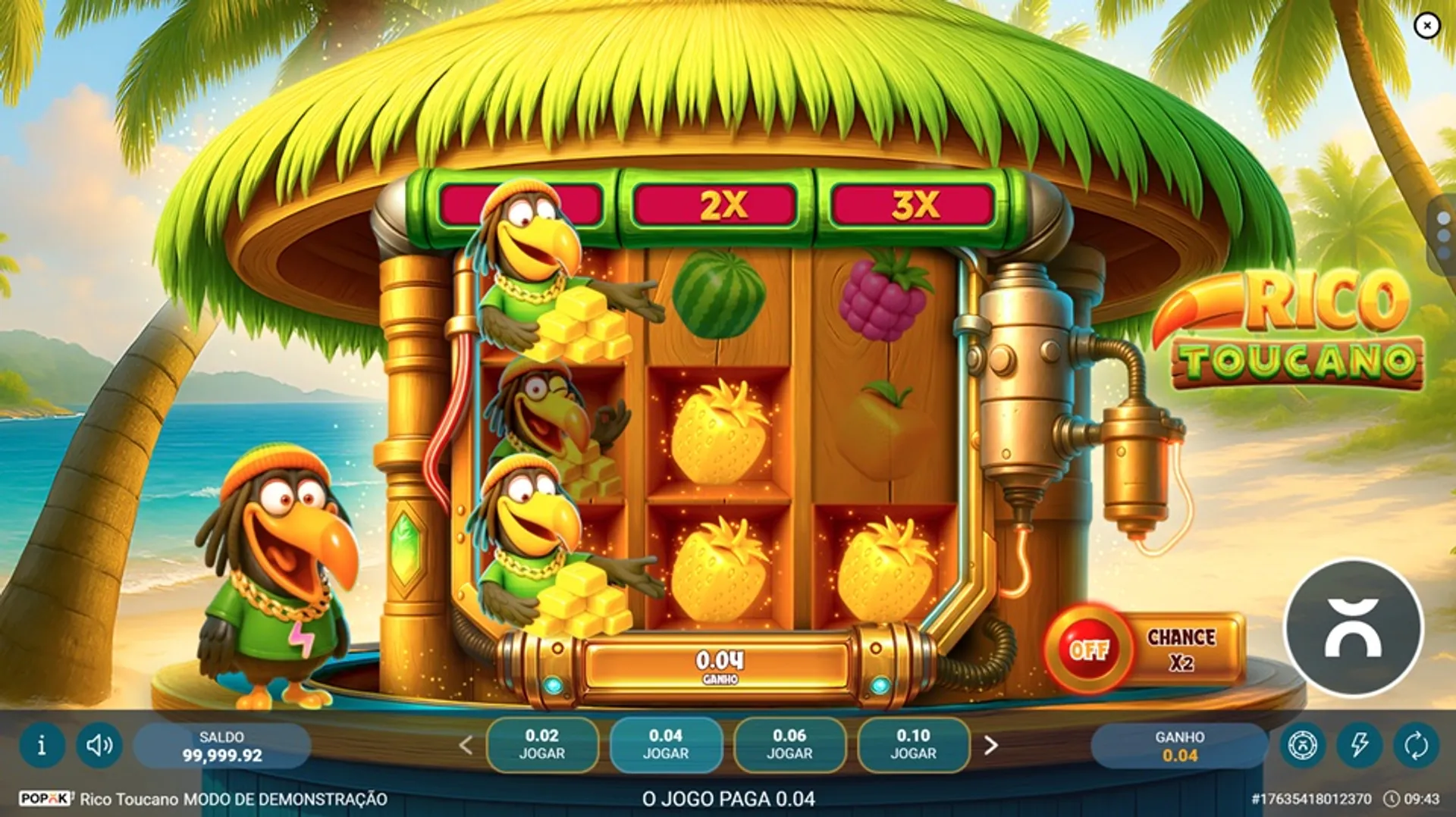Viewport: 1456px width, 817px height.
Task: Toggle the sound speaker icon
Action: click(99, 745)
